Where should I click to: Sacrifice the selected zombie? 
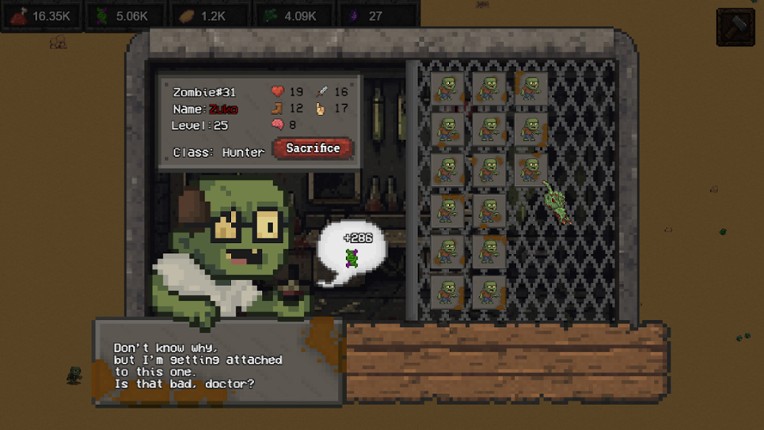point(313,148)
